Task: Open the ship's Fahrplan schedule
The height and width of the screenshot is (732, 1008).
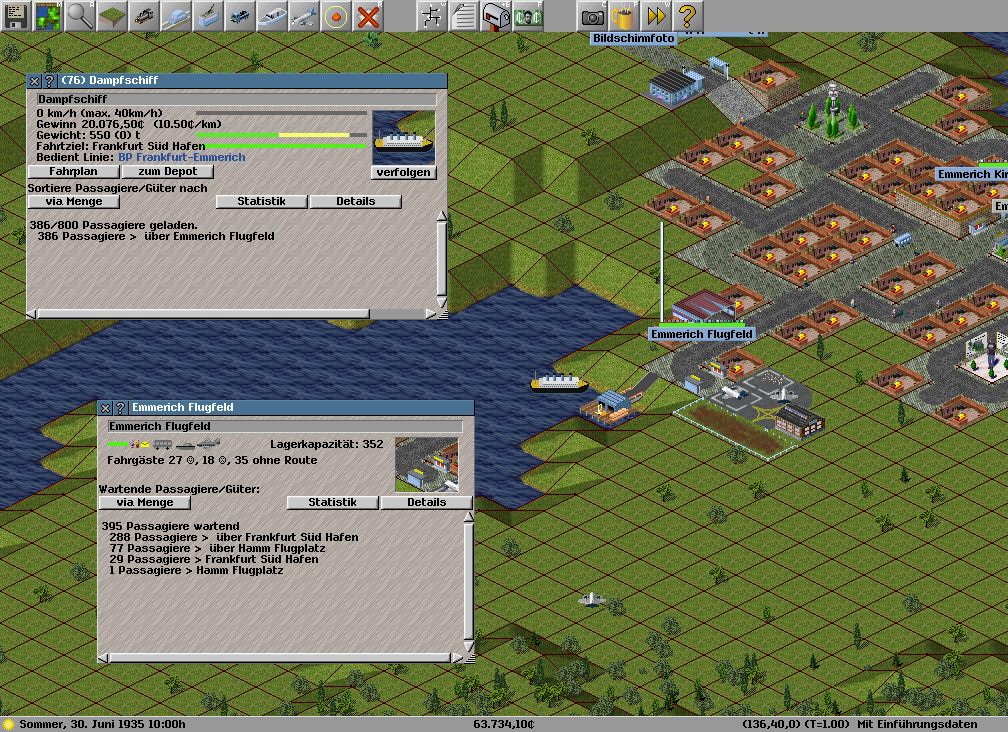Action: 72,172
